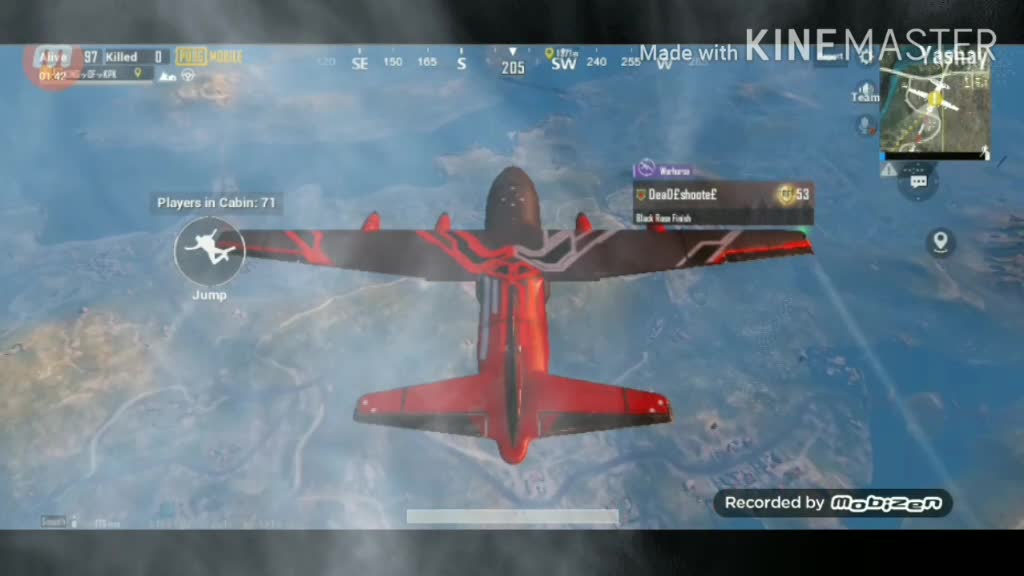
Task: Place a map location marker pin
Action: [939, 241]
